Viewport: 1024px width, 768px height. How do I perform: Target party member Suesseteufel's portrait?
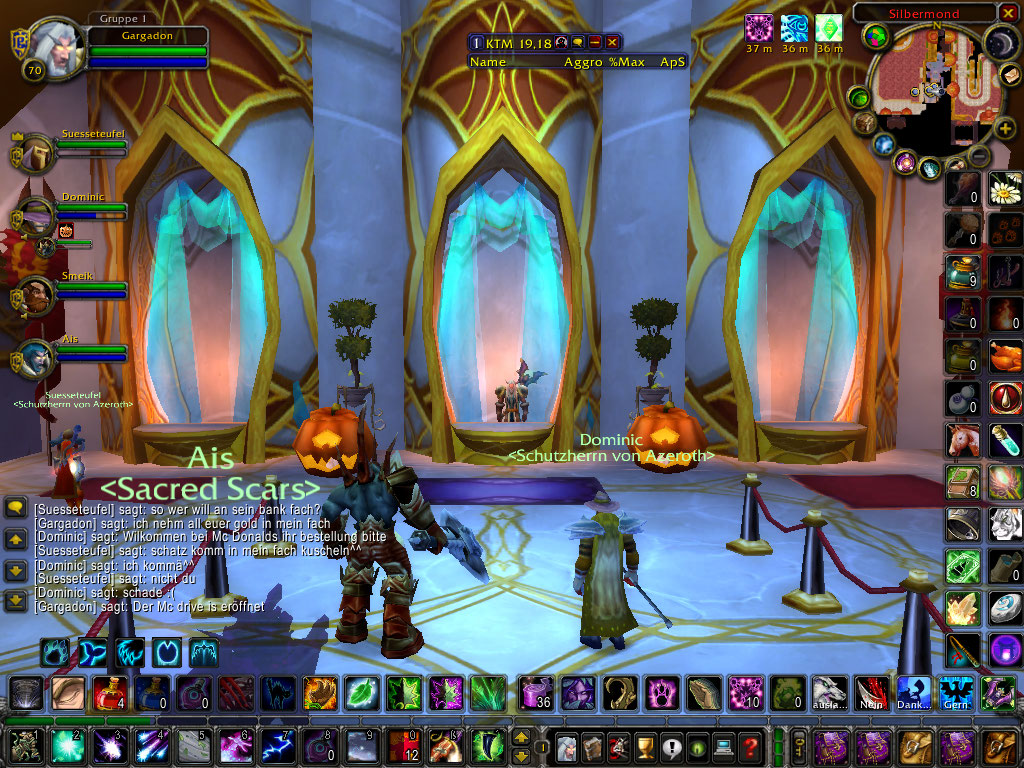[37, 153]
